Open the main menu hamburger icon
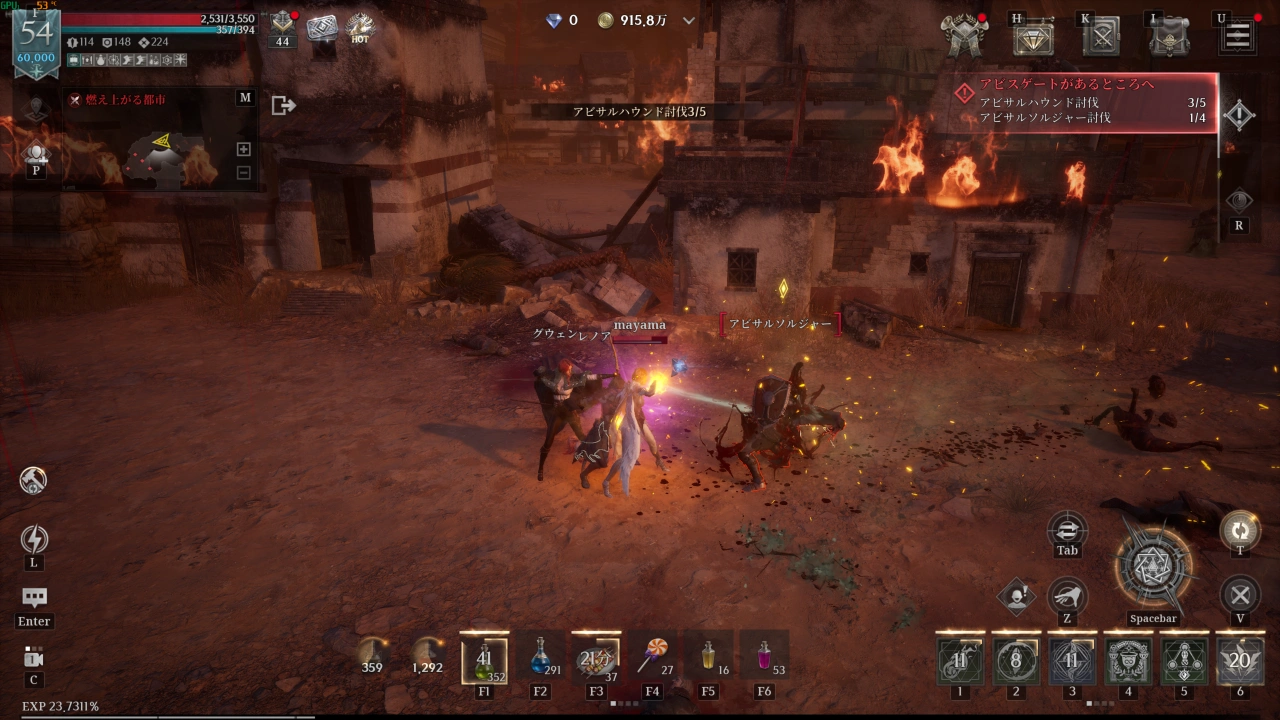The width and height of the screenshot is (1280, 720). 1237,37
